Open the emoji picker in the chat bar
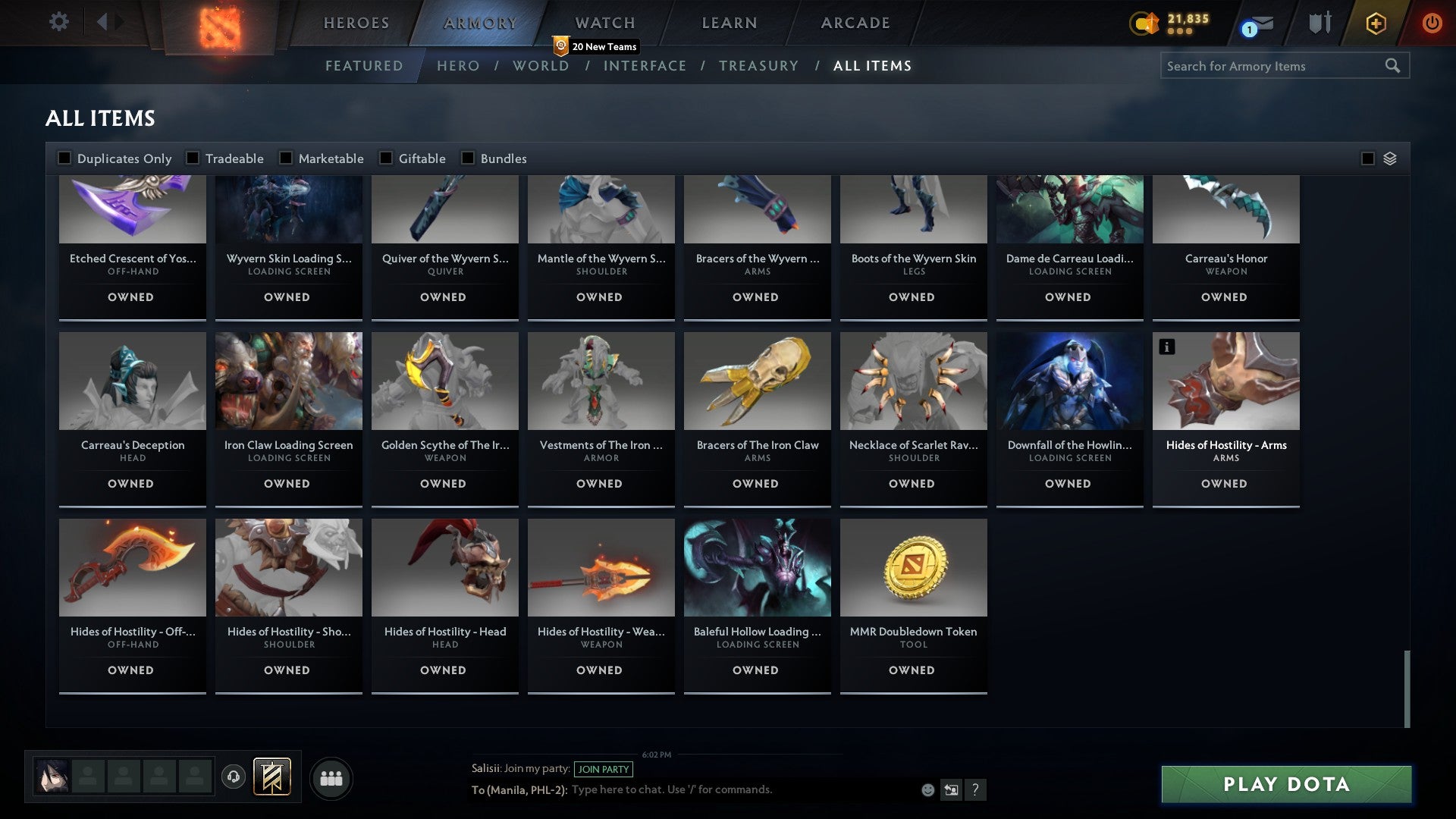Image resolution: width=1456 pixels, height=819 pixels. coord(927,789)
